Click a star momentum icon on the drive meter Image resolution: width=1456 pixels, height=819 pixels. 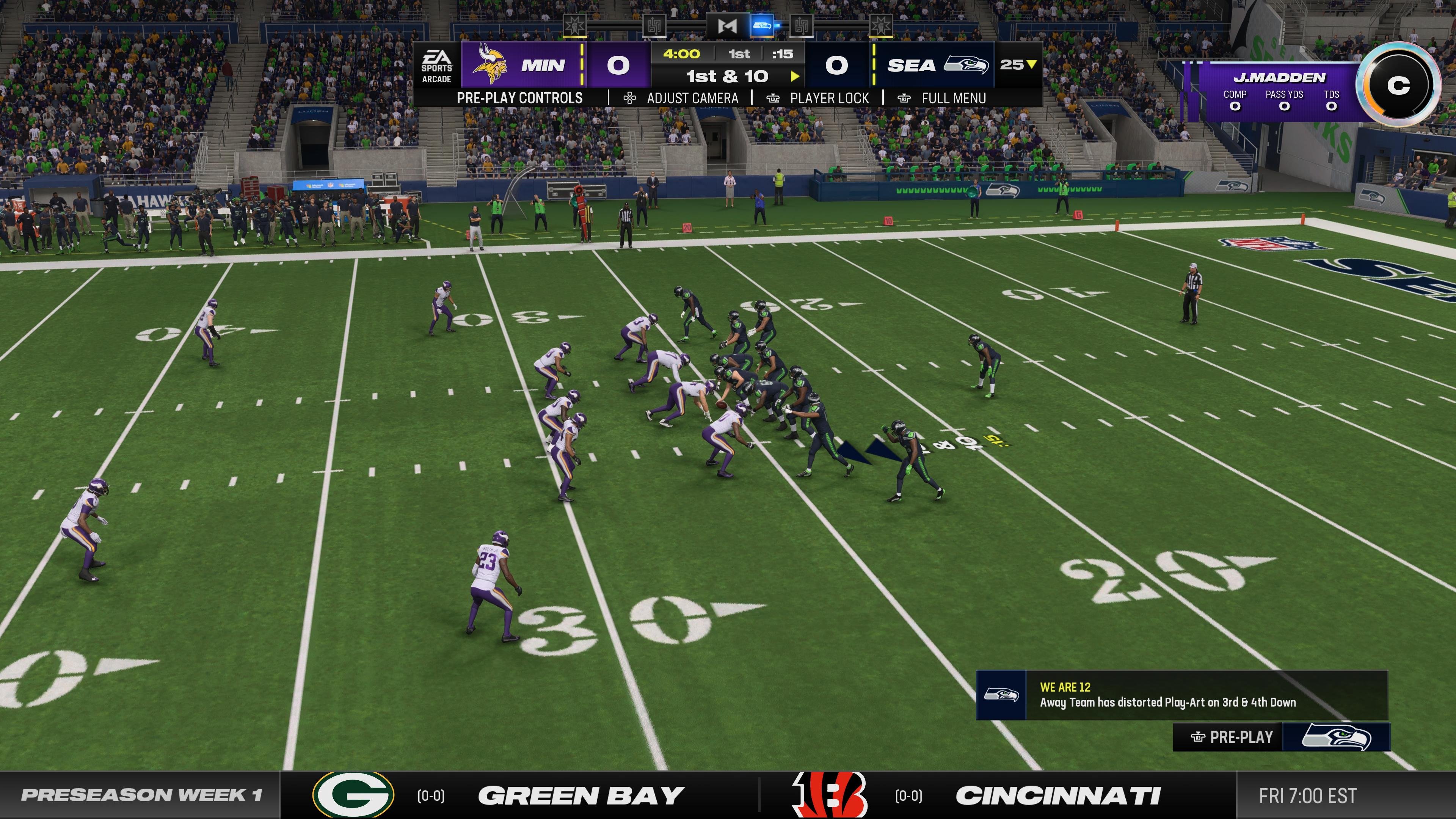pos(574,25)
